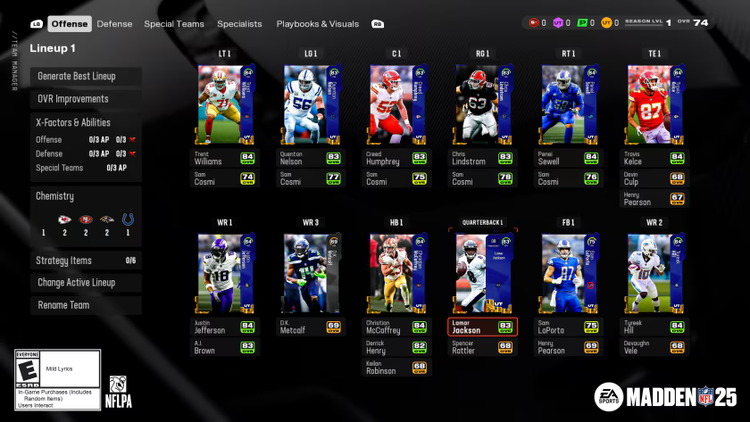This screenshot has width=750, height=422.
Task: Select Creed Humphrey center card
Action: click(x=397, y=106)
